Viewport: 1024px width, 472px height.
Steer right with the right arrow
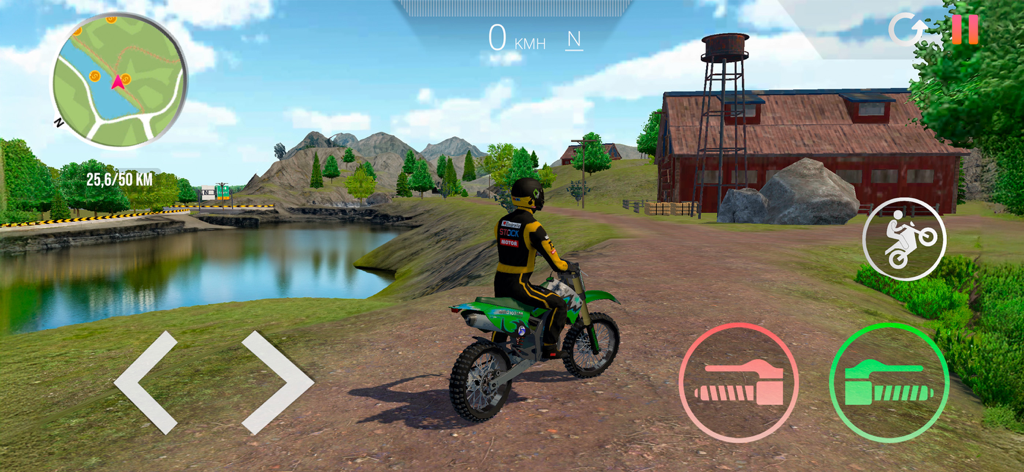(277, 382)
